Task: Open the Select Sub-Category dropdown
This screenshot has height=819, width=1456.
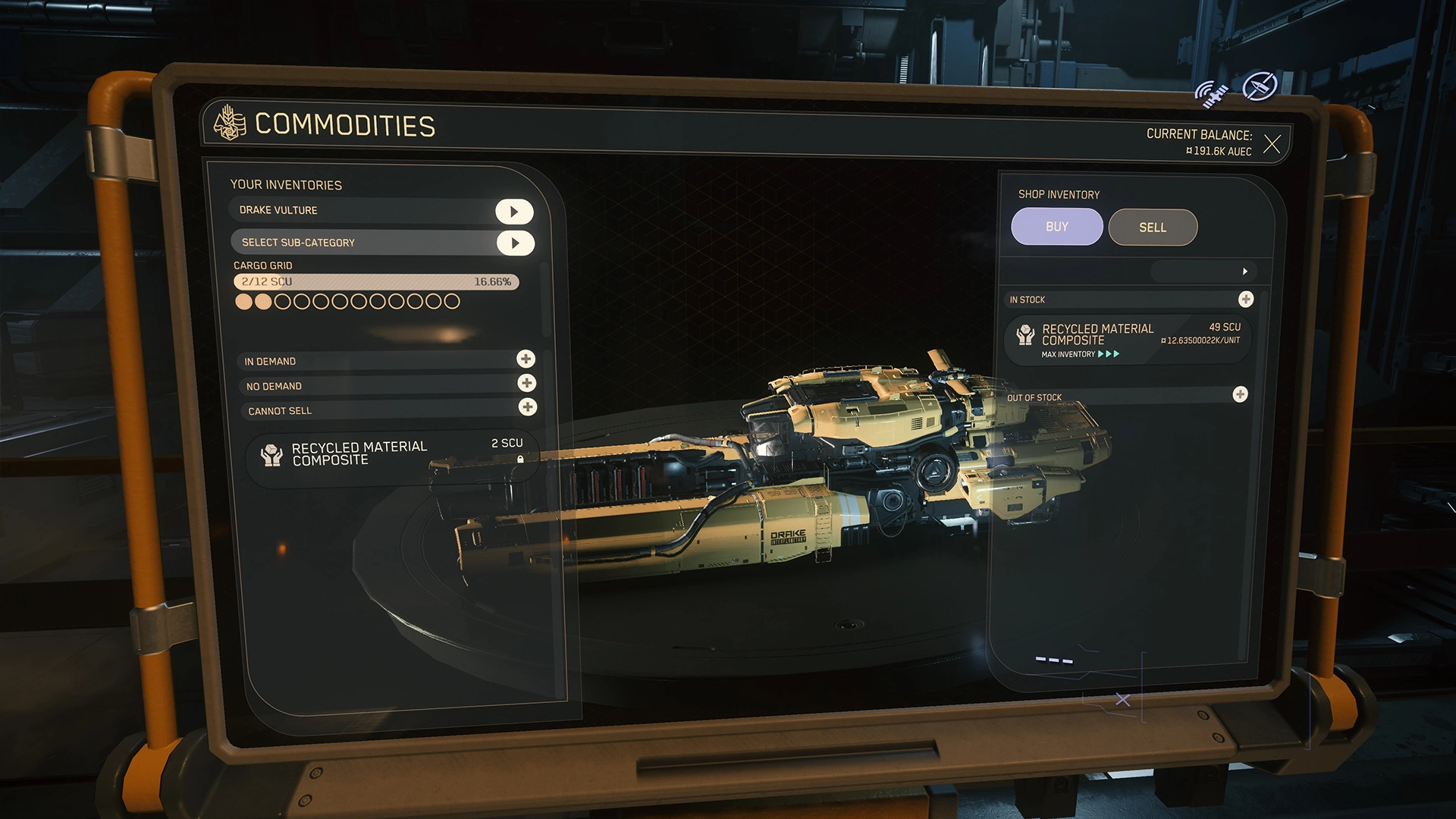Action: 515,243
